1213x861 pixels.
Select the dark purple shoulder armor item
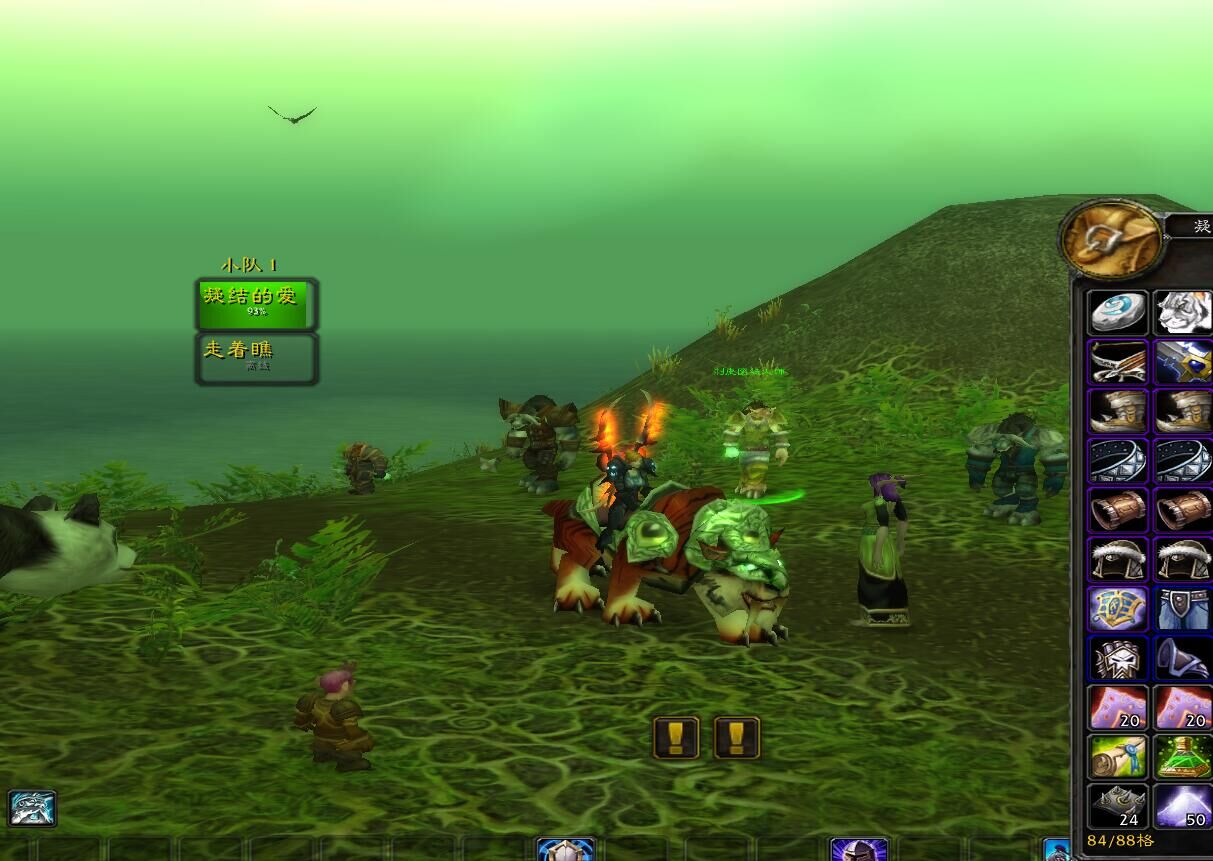[1183, 658]
